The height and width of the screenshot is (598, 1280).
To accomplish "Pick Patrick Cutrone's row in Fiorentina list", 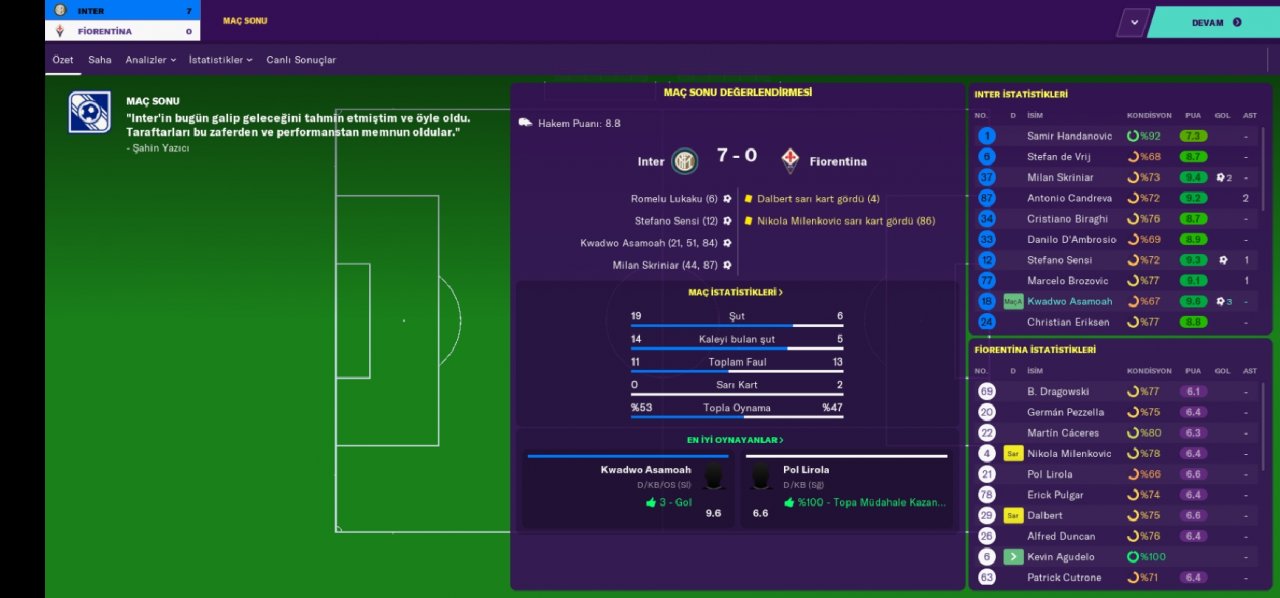I will click(x=1064, y=578).
